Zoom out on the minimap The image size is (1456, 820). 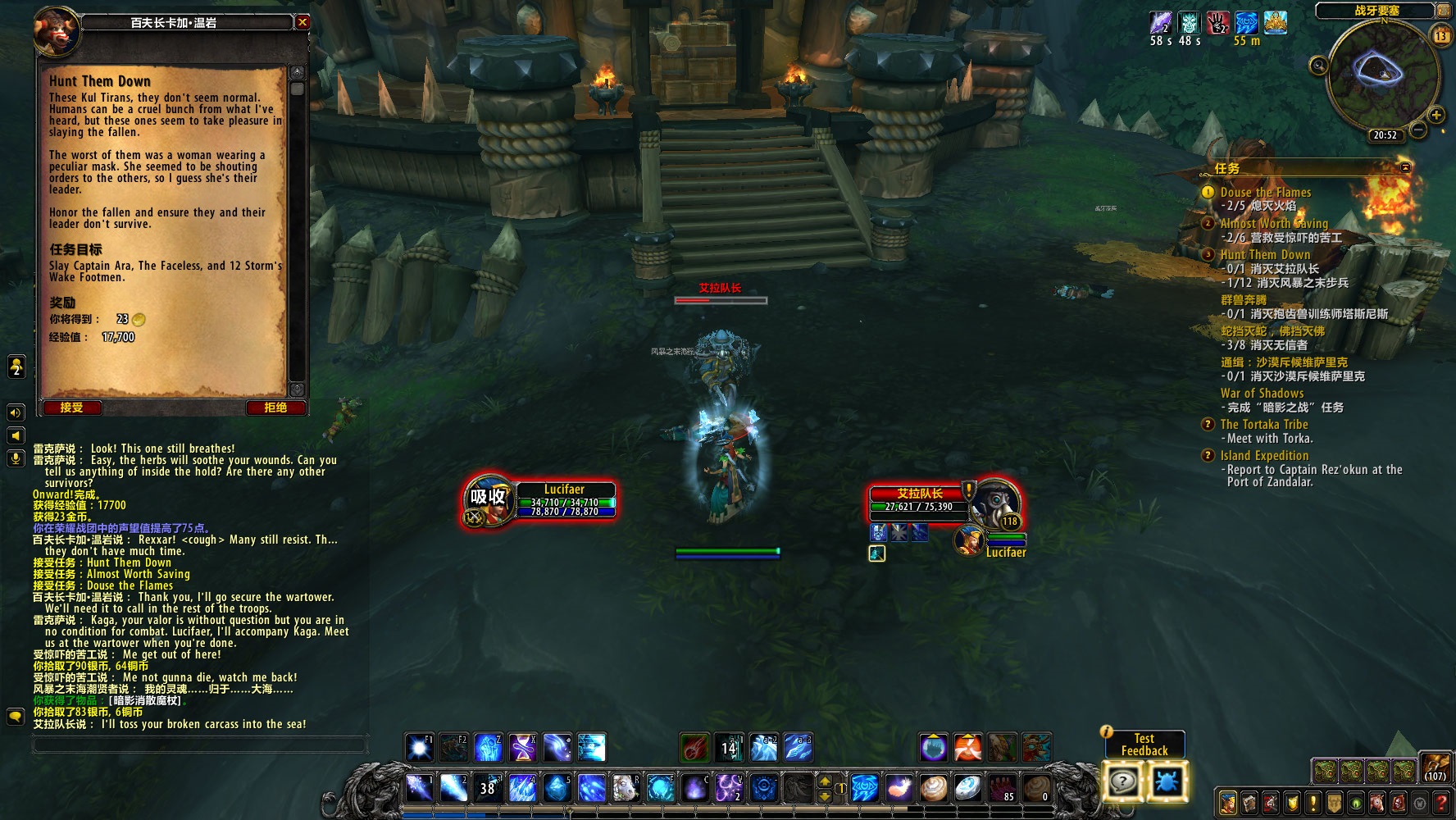[x=1318, y=66]
